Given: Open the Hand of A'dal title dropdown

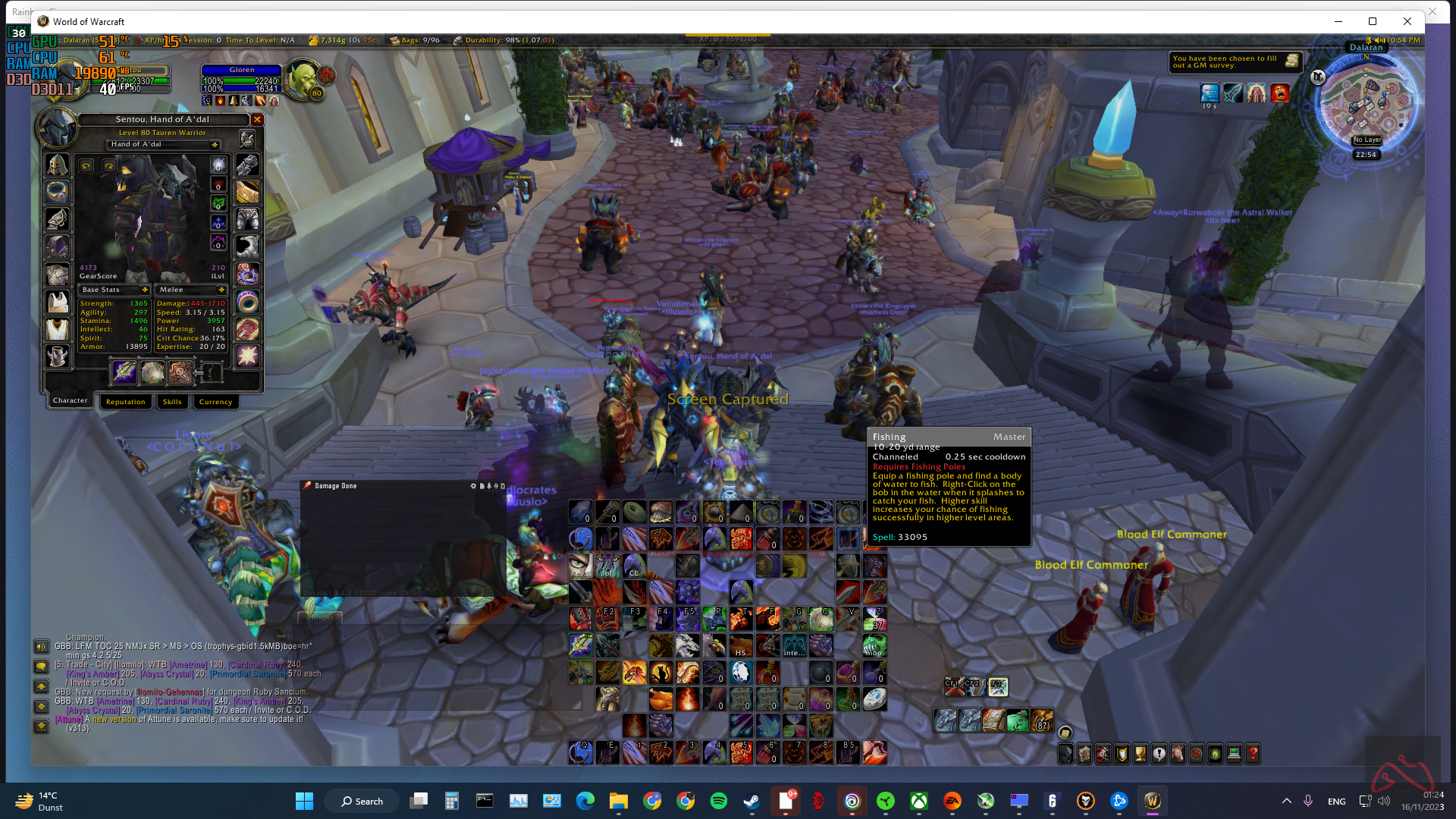Looking at the screenshot, I should tap(162, 144).
